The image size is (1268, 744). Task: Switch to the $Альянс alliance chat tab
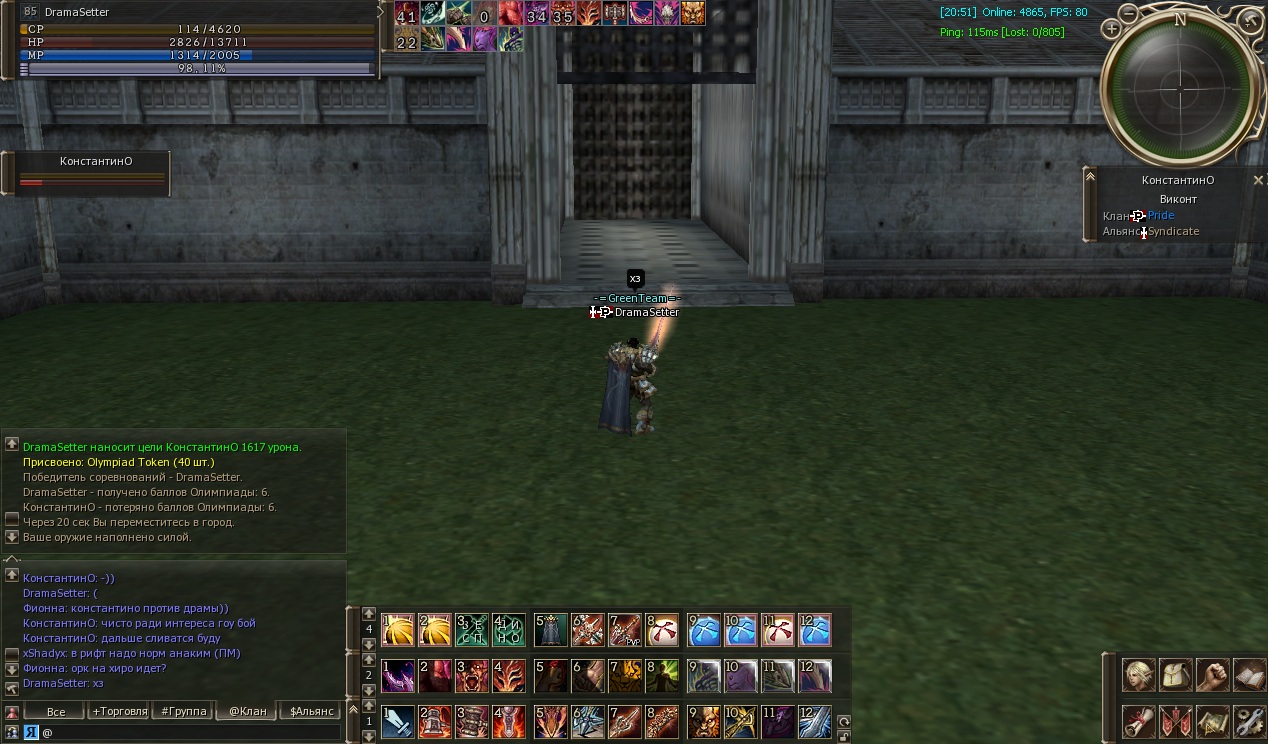(x=310, y=711)
